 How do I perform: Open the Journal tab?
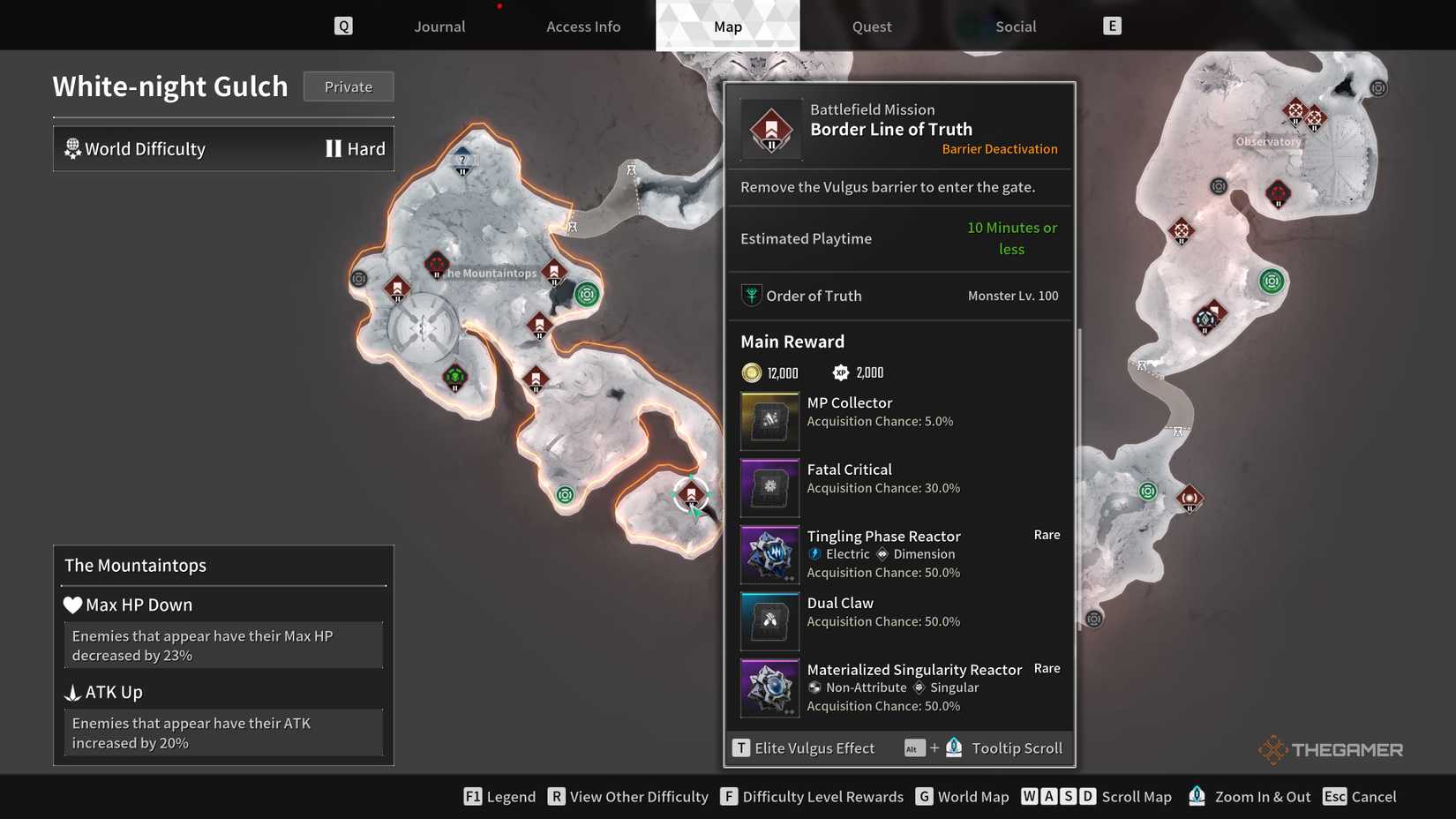point(439,26)
